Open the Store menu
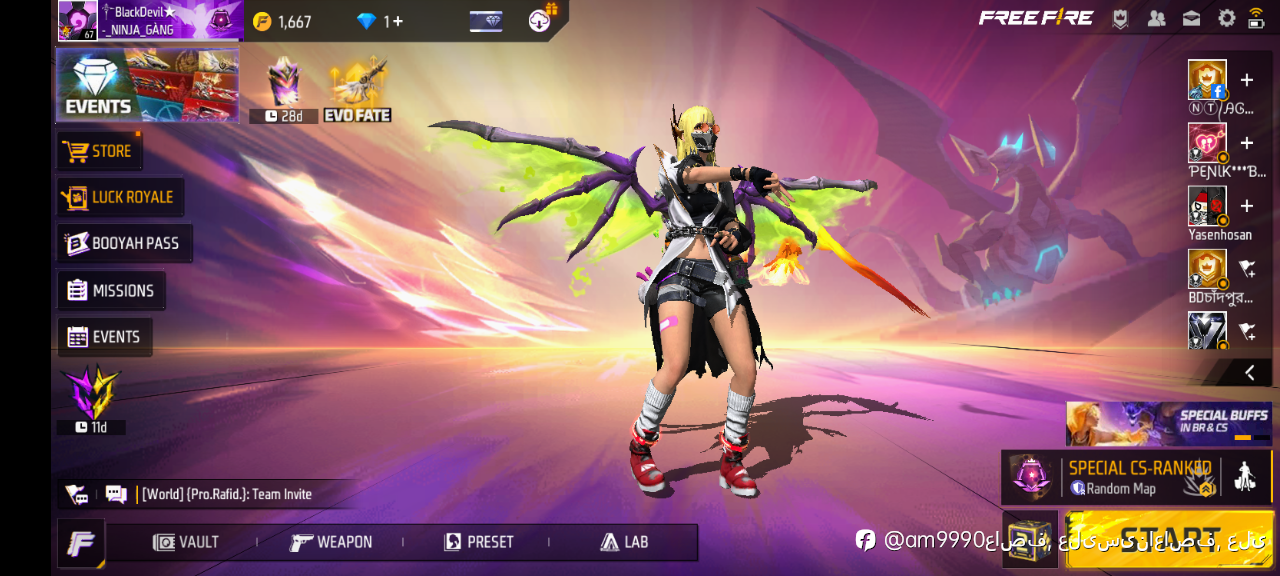The image size is (1280, 576). [99, 151]
